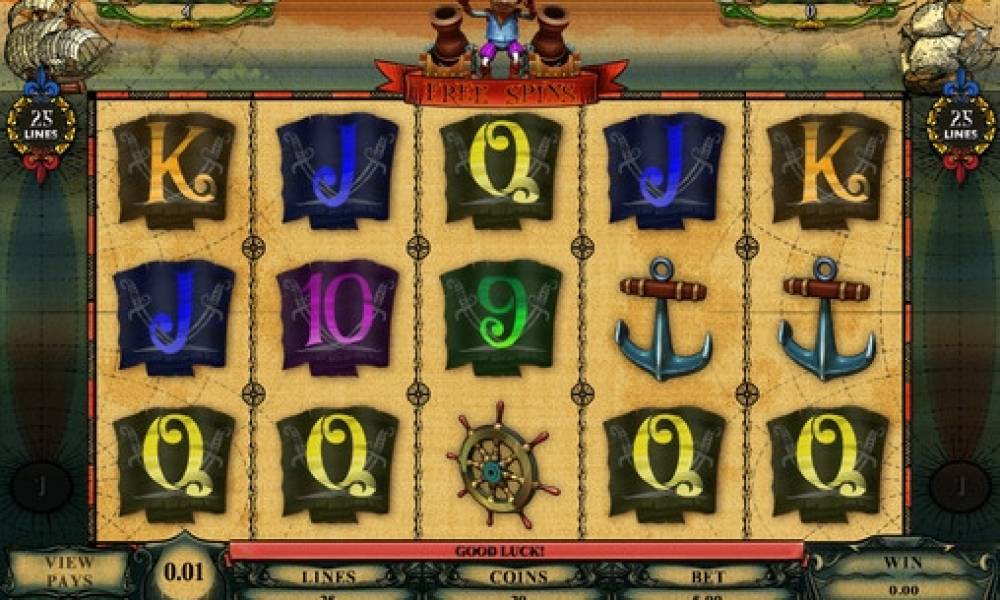Screen dimensions: 1000x600
Task: Click the left 25 Lines badge
Action: coord(41,124)
